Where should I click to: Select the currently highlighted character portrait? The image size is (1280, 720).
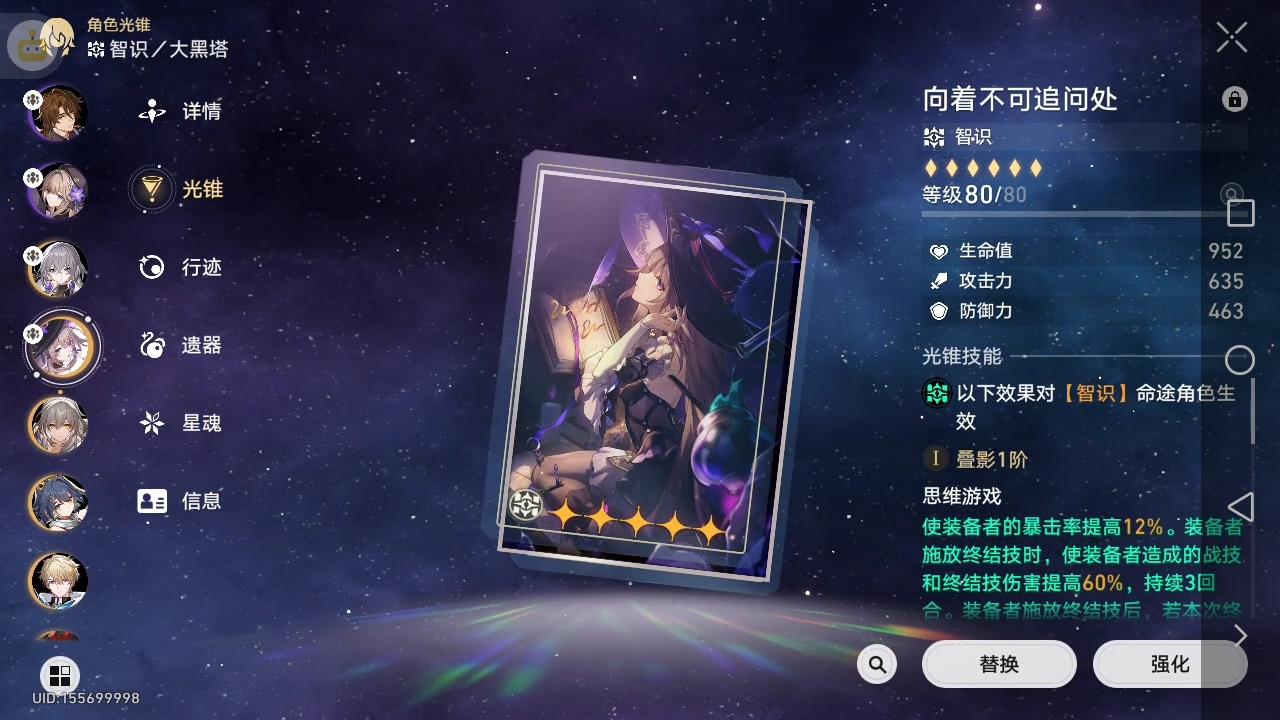[x=57, y=347]
